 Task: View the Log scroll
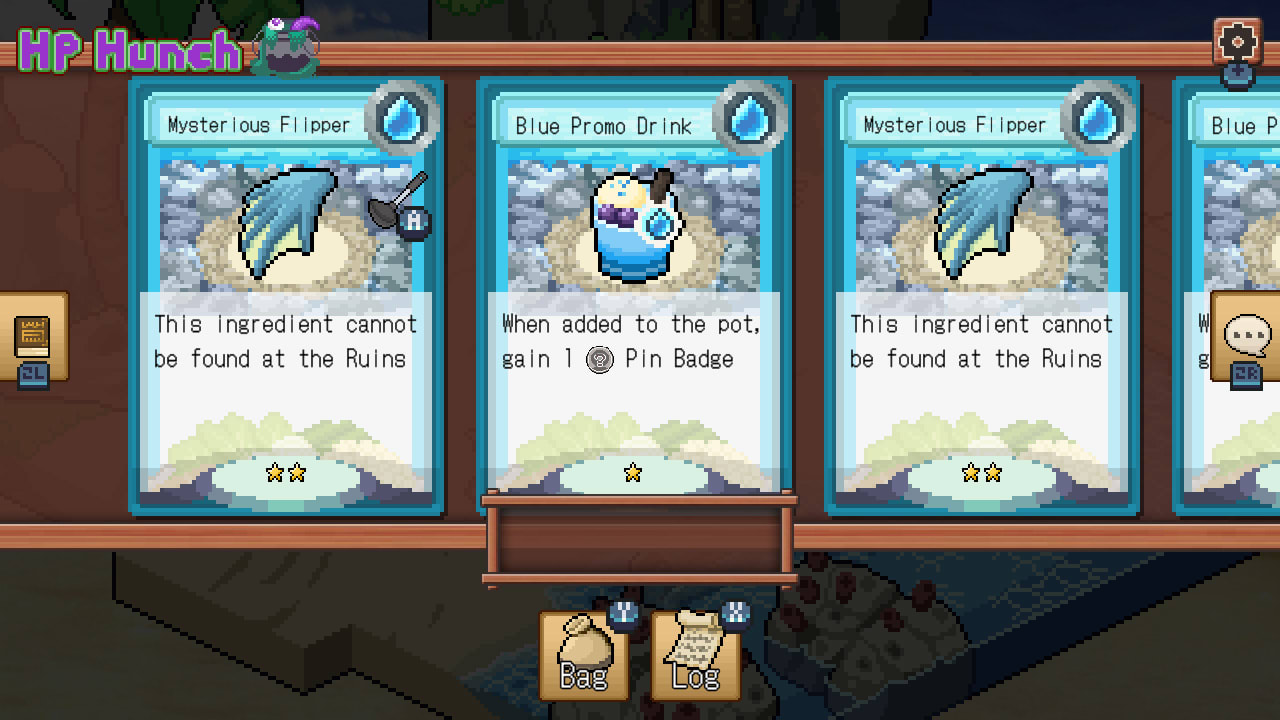click(695, 655)
